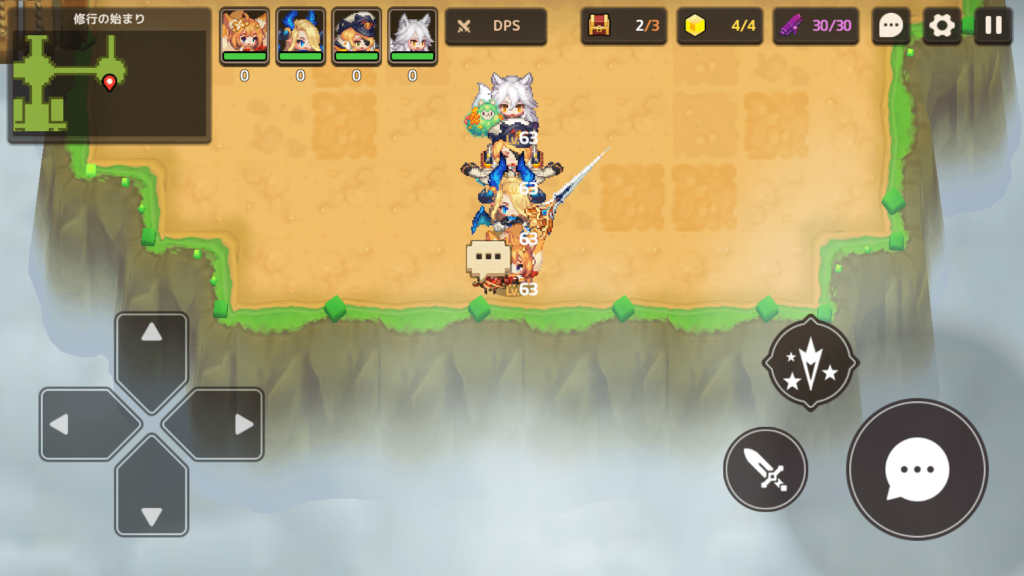Check the yellow star cube counter
This screenshot has height=576, width=1024.
click(x=720, y=26)
